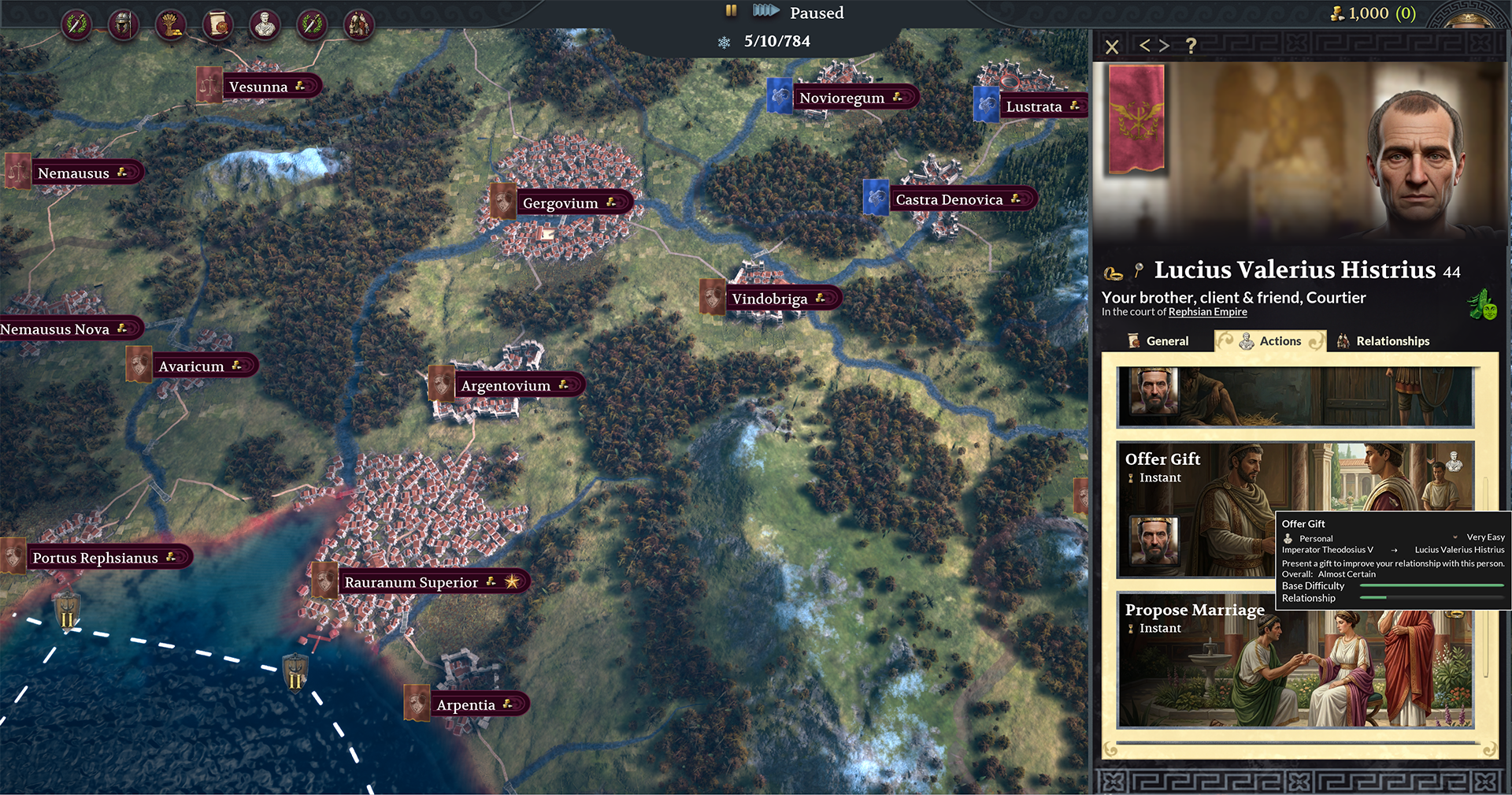The height and width of the screenshot is (795, 1512).
Task: Open the helmet and spear military menu
Action: [x=123, y=24]
